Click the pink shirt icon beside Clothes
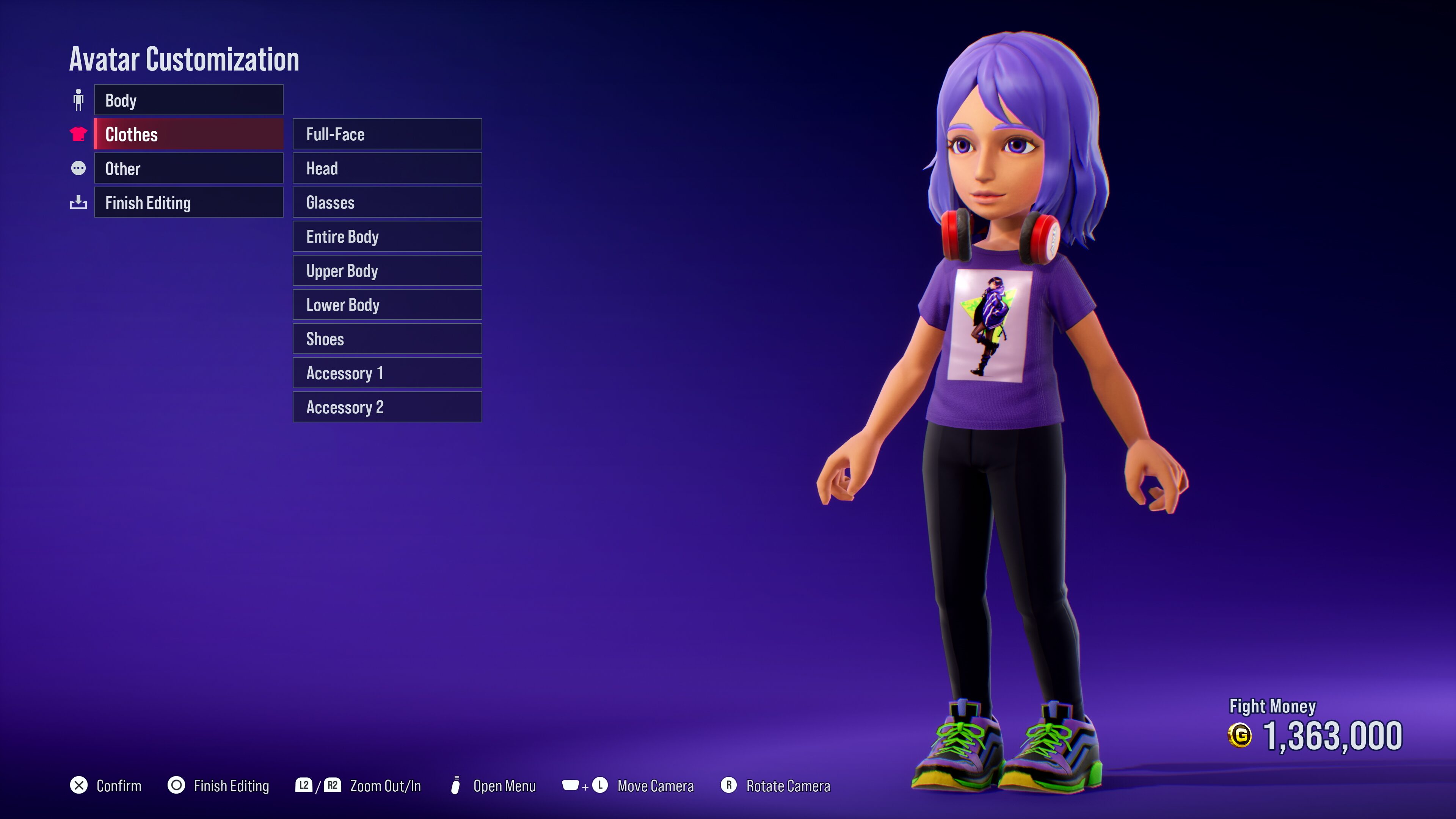Viewport: 1456px width, 819px height. [78, 135]
